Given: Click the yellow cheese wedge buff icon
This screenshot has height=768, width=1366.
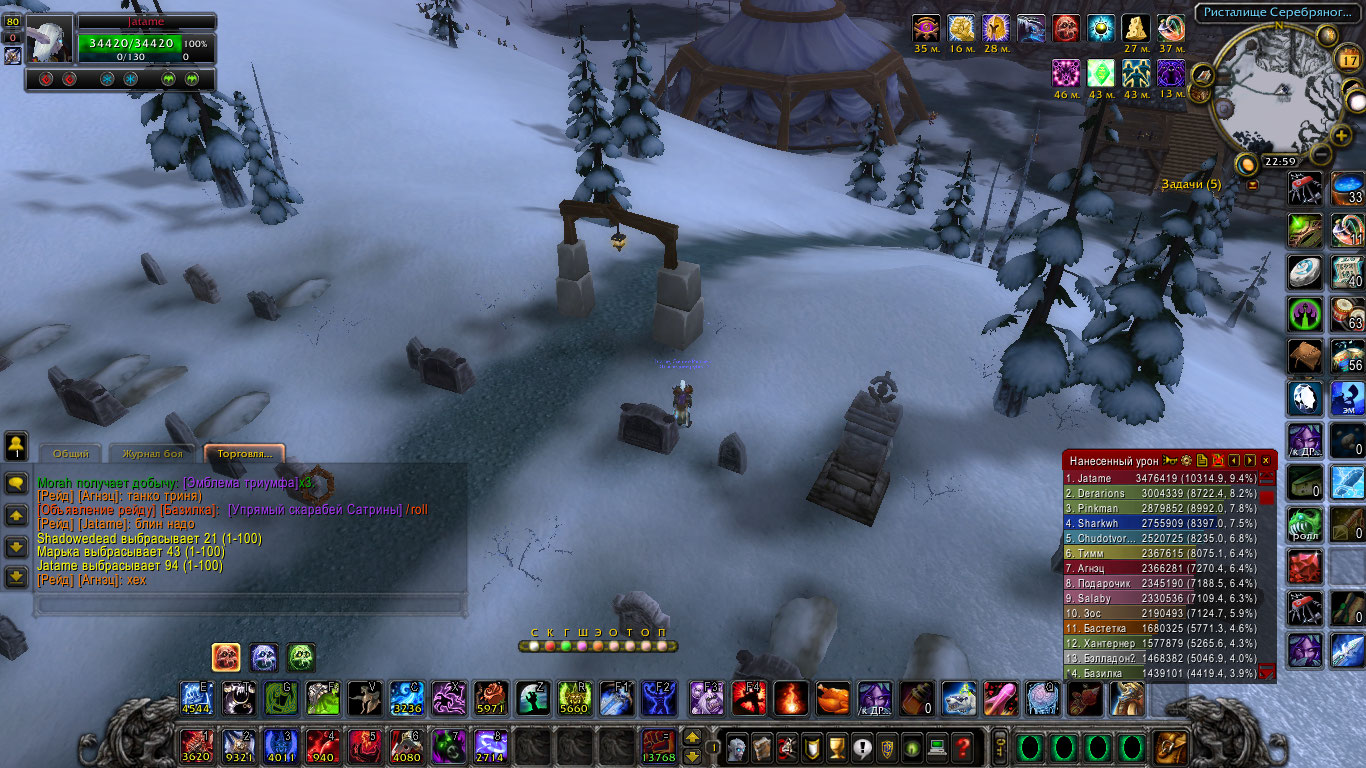Looking at the screenshot, I should [1134, 28].
